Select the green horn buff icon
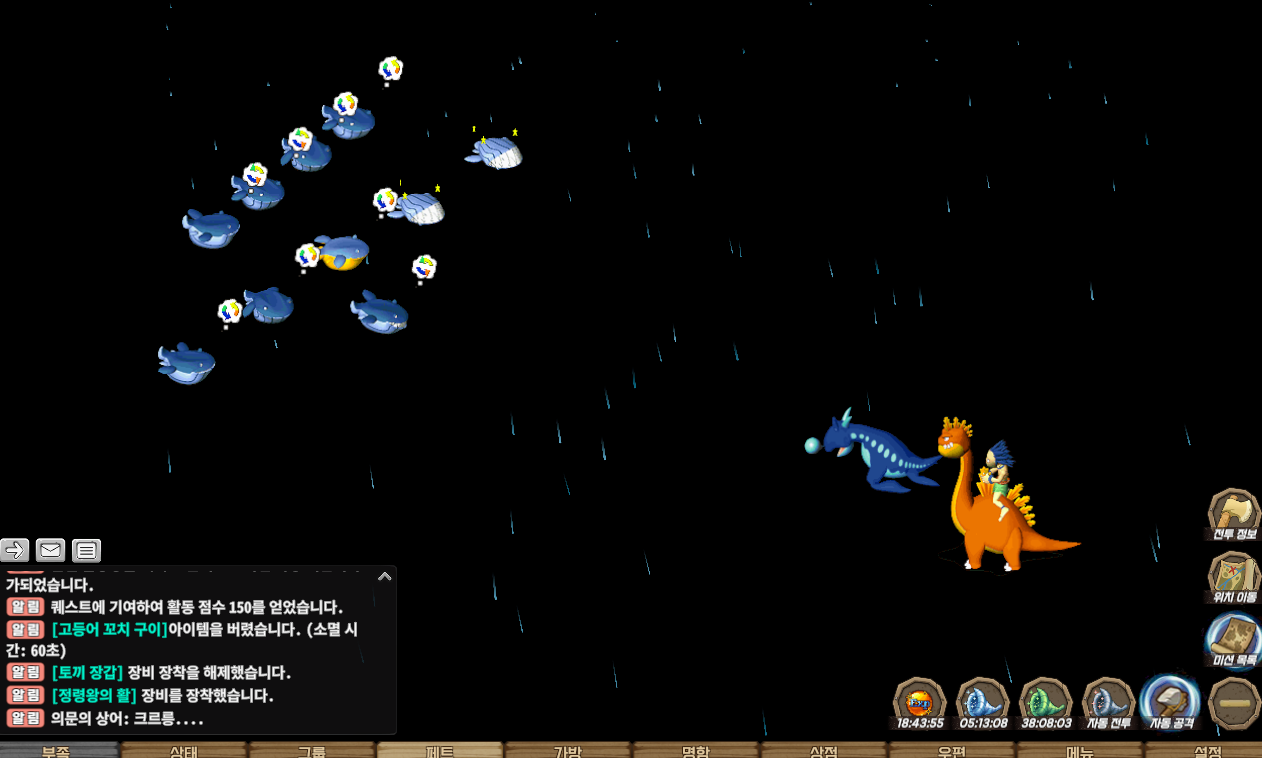 1045,701
